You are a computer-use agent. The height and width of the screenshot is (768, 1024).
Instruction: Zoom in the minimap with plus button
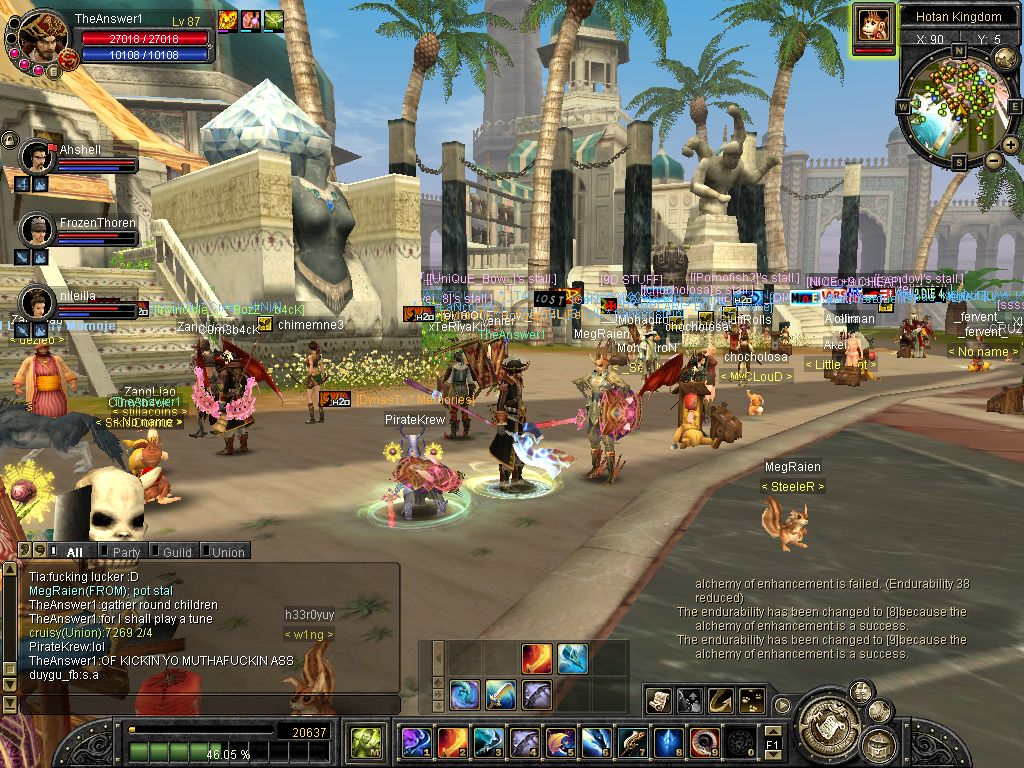coord(1010,146)
